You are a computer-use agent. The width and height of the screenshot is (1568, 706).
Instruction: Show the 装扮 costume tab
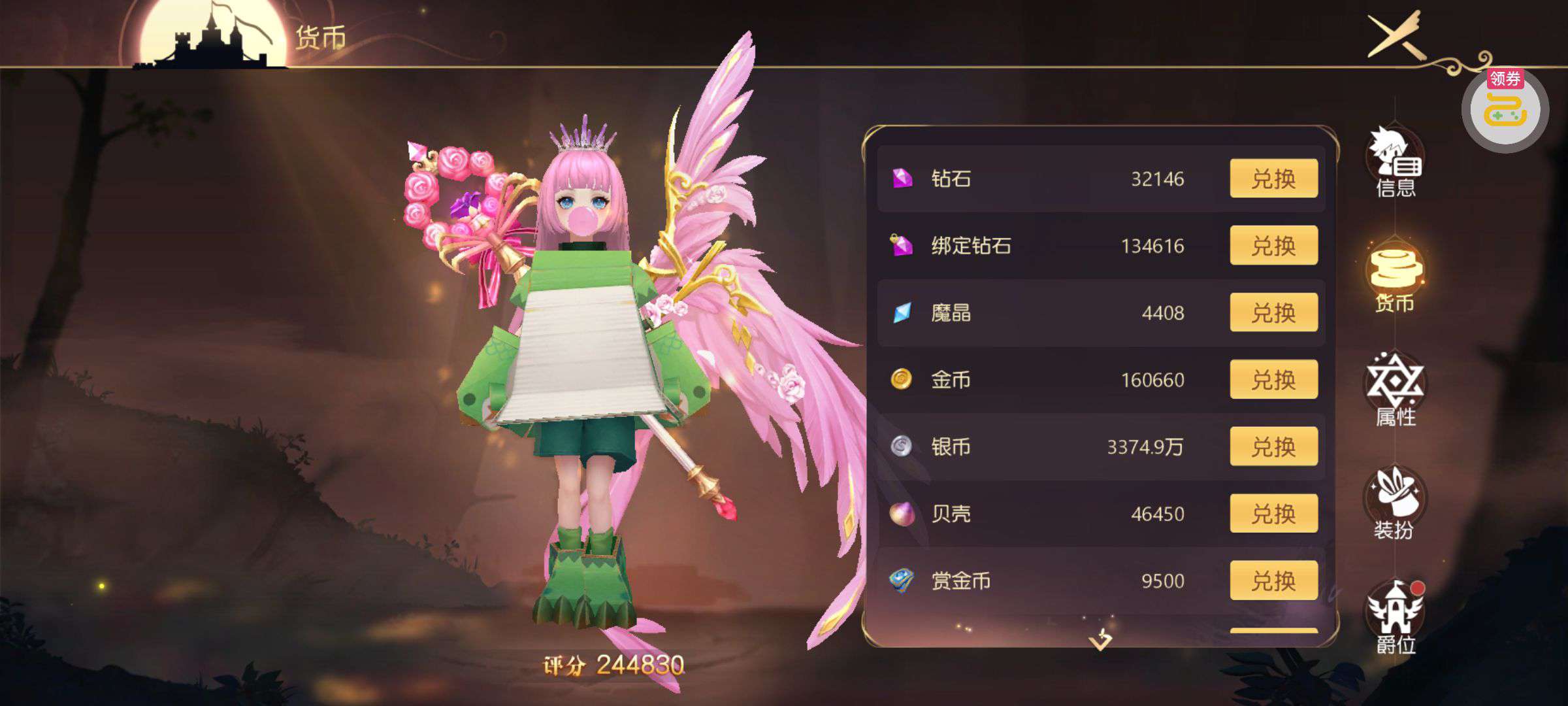pyautogui.click(x=1396, y=505)
